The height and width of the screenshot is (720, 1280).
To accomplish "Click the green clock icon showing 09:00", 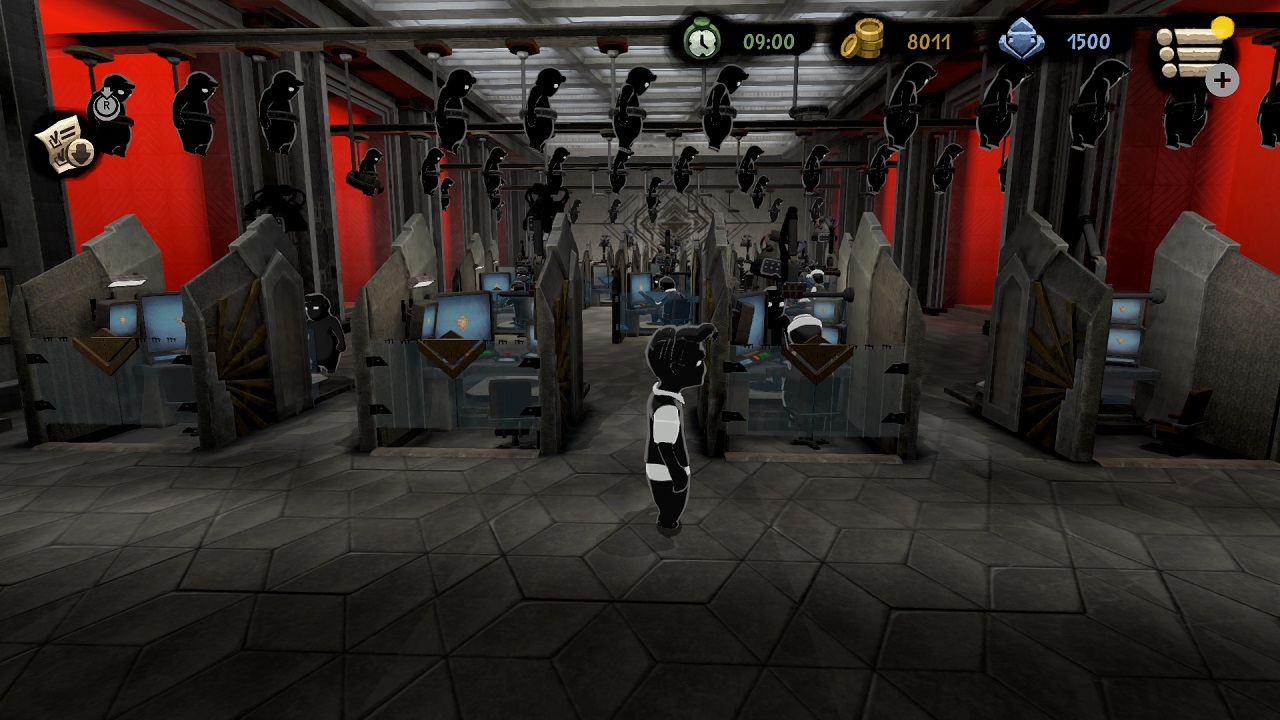I will pyautogui.click(x=705, y=41).
